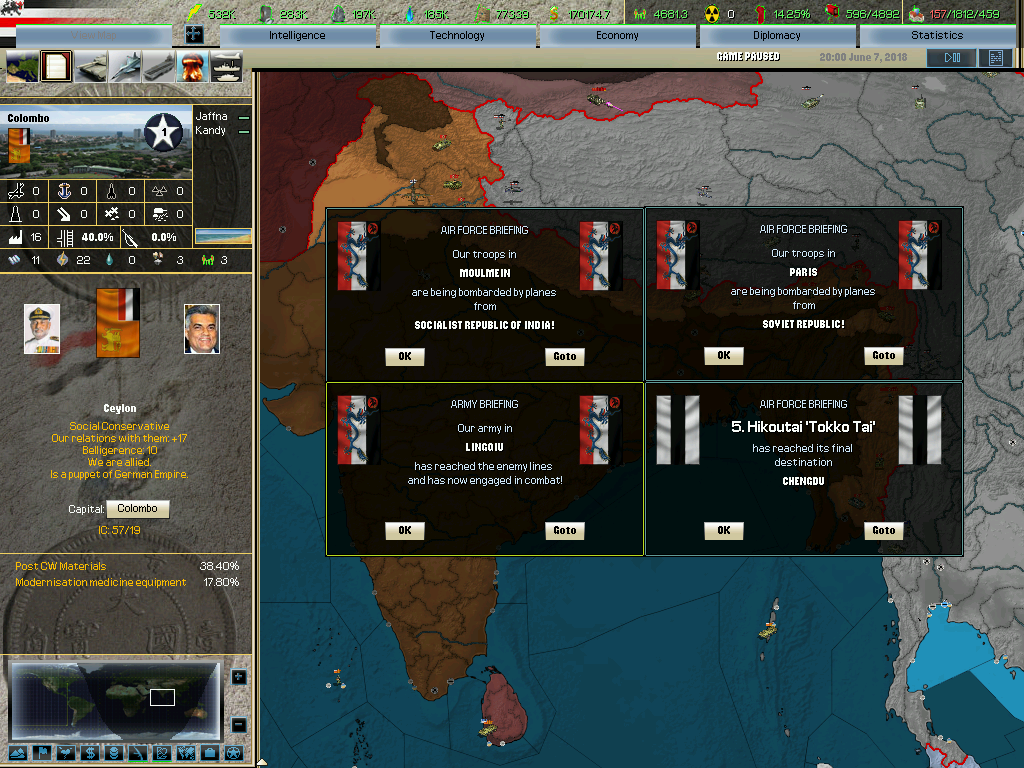1024x768 pixels.
Task: Jump to capital via the Colombo button
Action: pos(137,509)
